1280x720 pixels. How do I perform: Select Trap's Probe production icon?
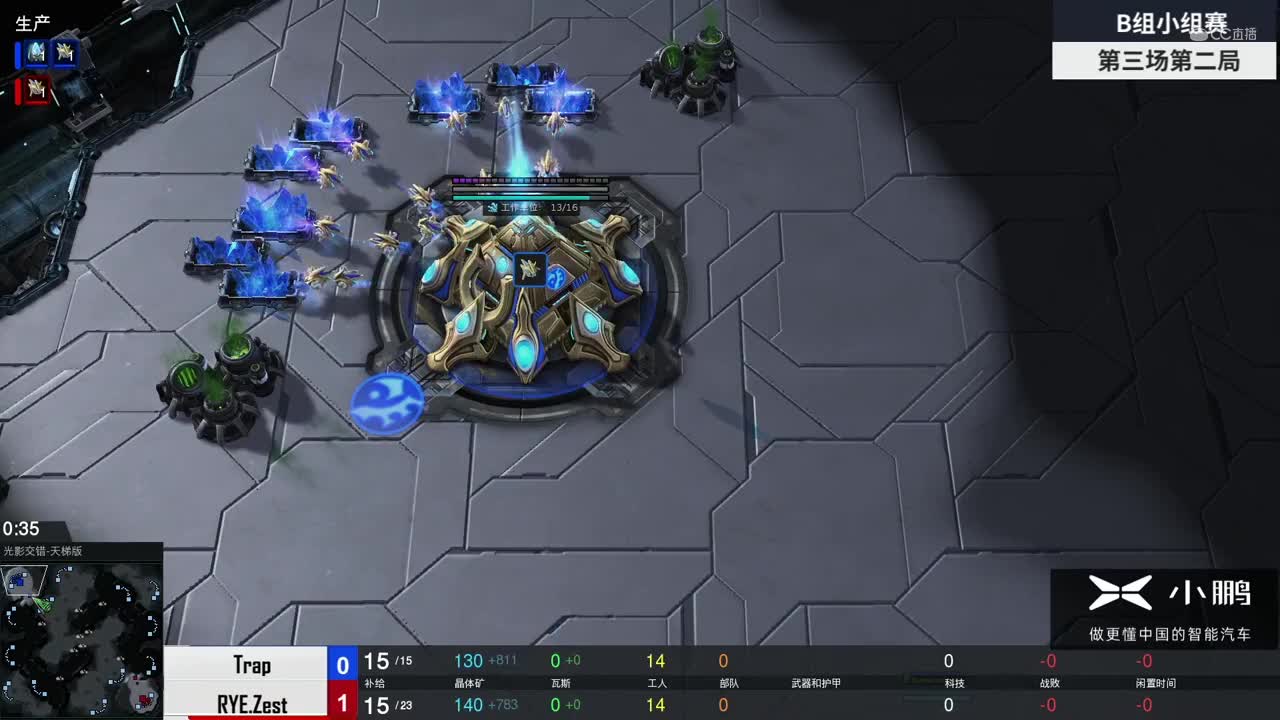[x=65, y=53]
